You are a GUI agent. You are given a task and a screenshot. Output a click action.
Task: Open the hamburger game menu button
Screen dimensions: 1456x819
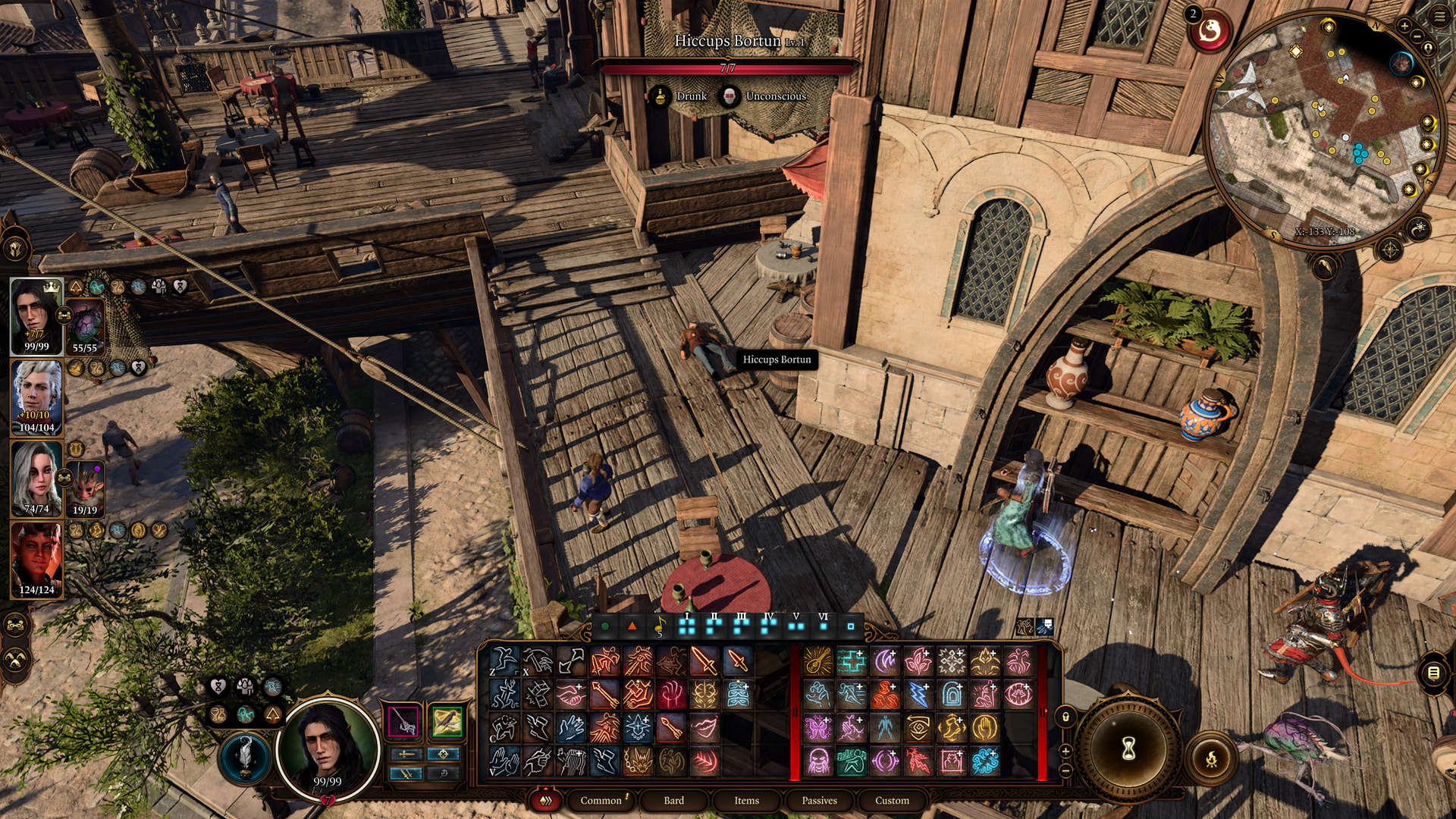click(x=1440, y=17)
